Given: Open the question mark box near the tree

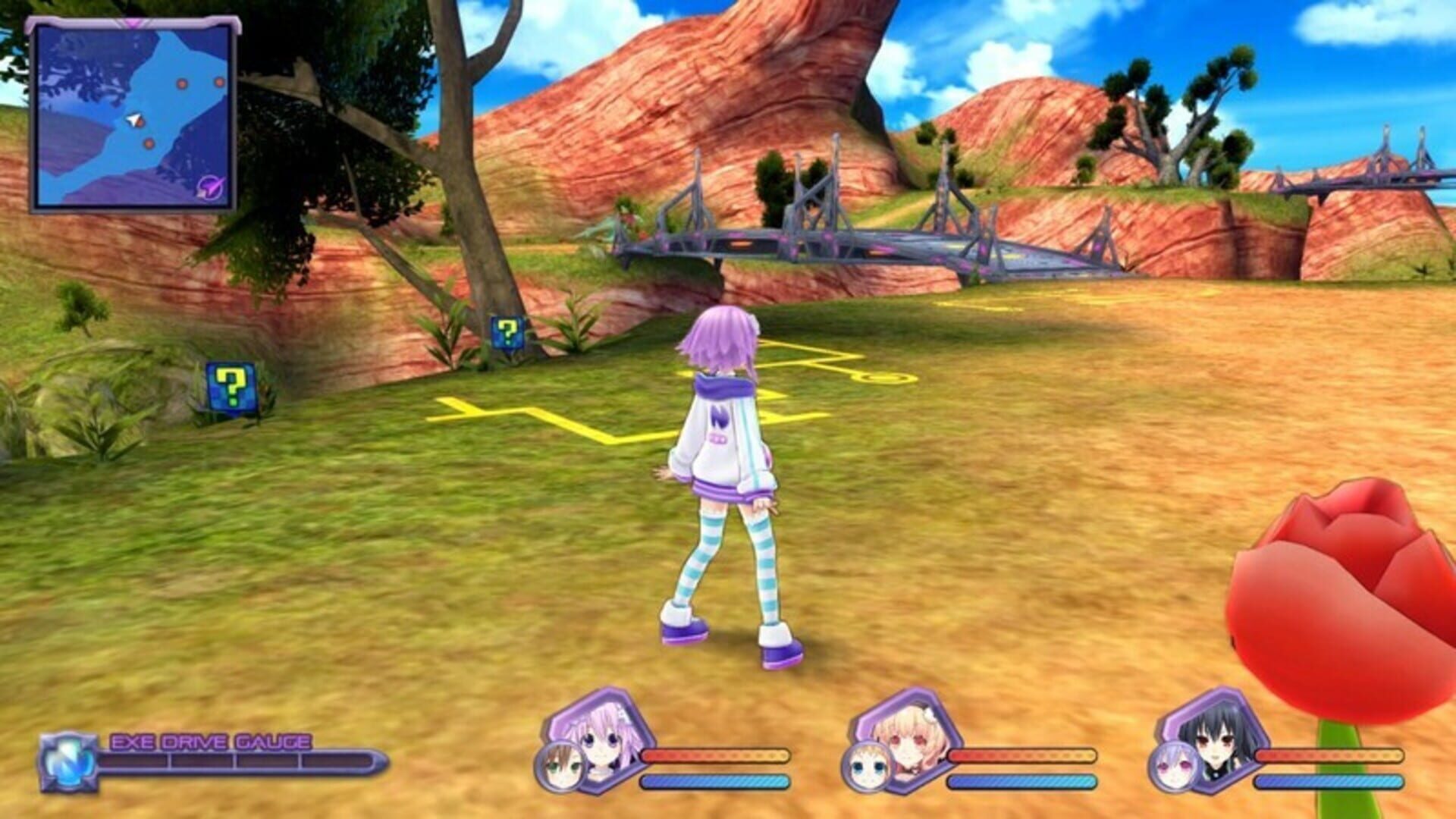Looking at the screenshot, I should [x=507, y=331].
